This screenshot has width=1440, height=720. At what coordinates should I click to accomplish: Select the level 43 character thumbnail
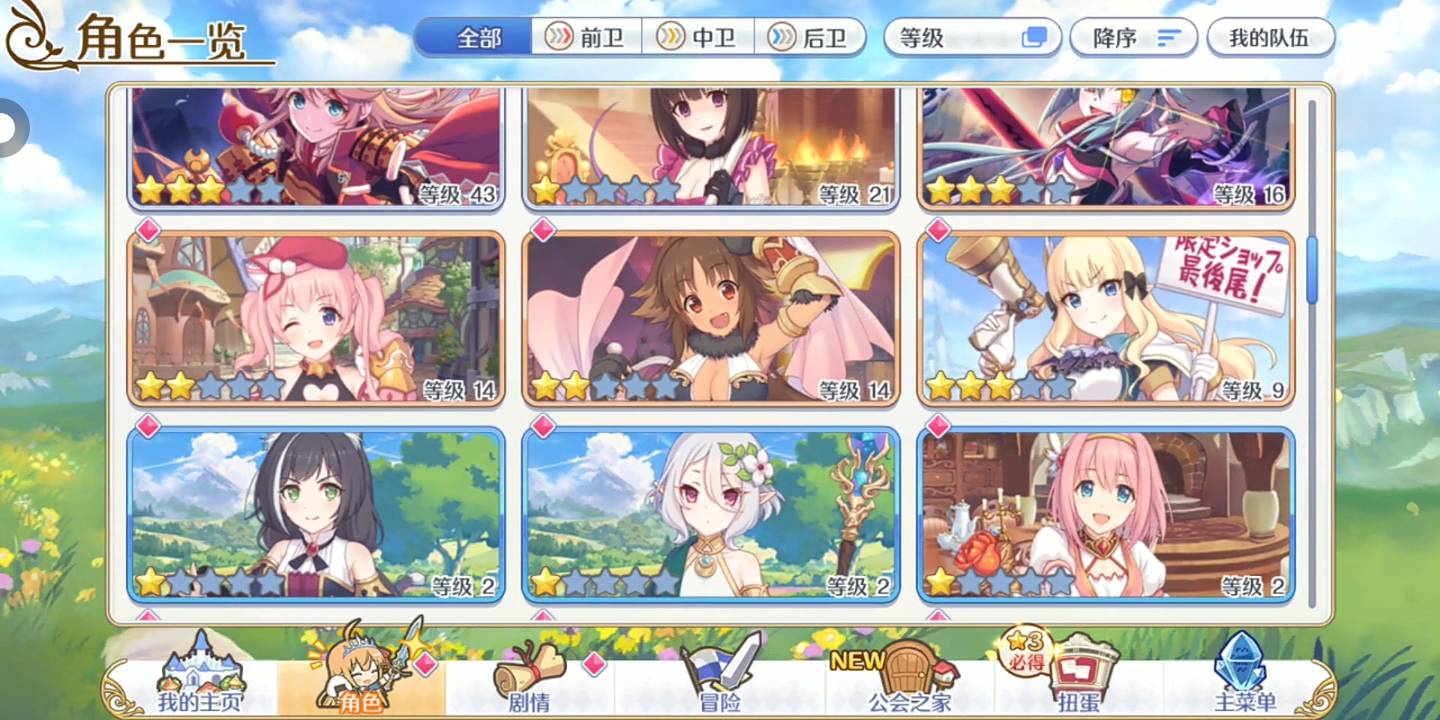coord(316,147)
